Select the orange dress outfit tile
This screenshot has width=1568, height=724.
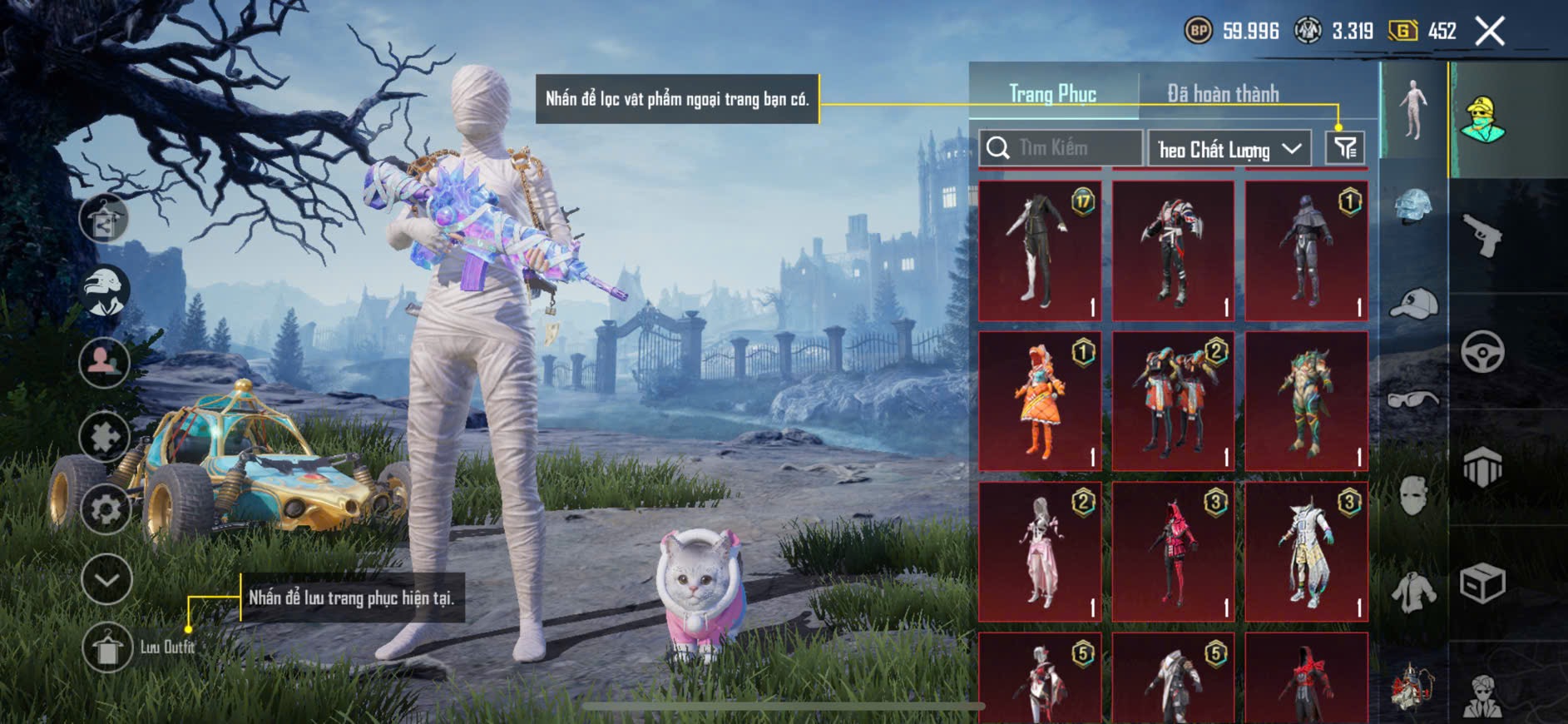(1040, 401)
